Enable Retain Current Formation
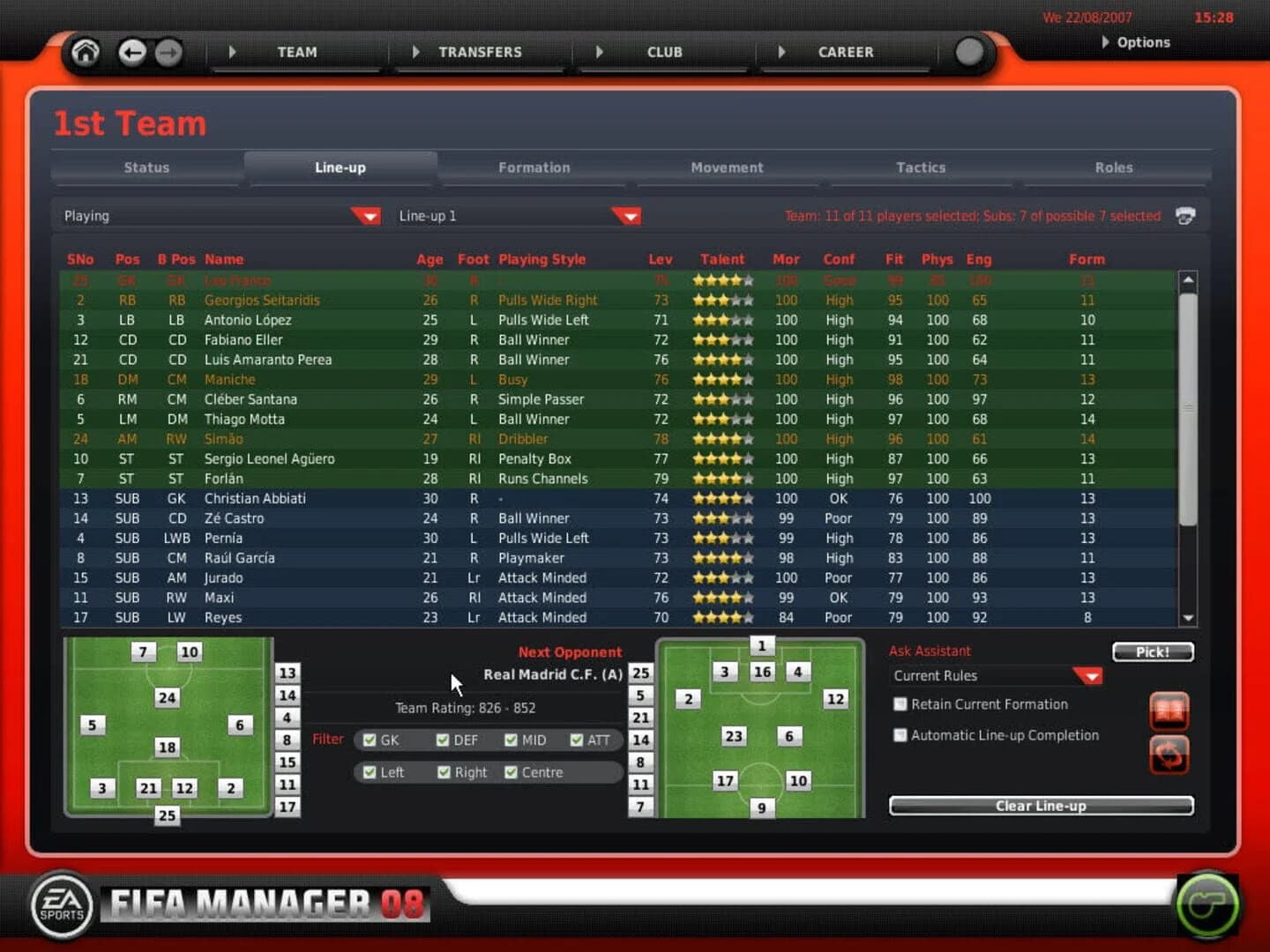 click(x=900, y=703)
